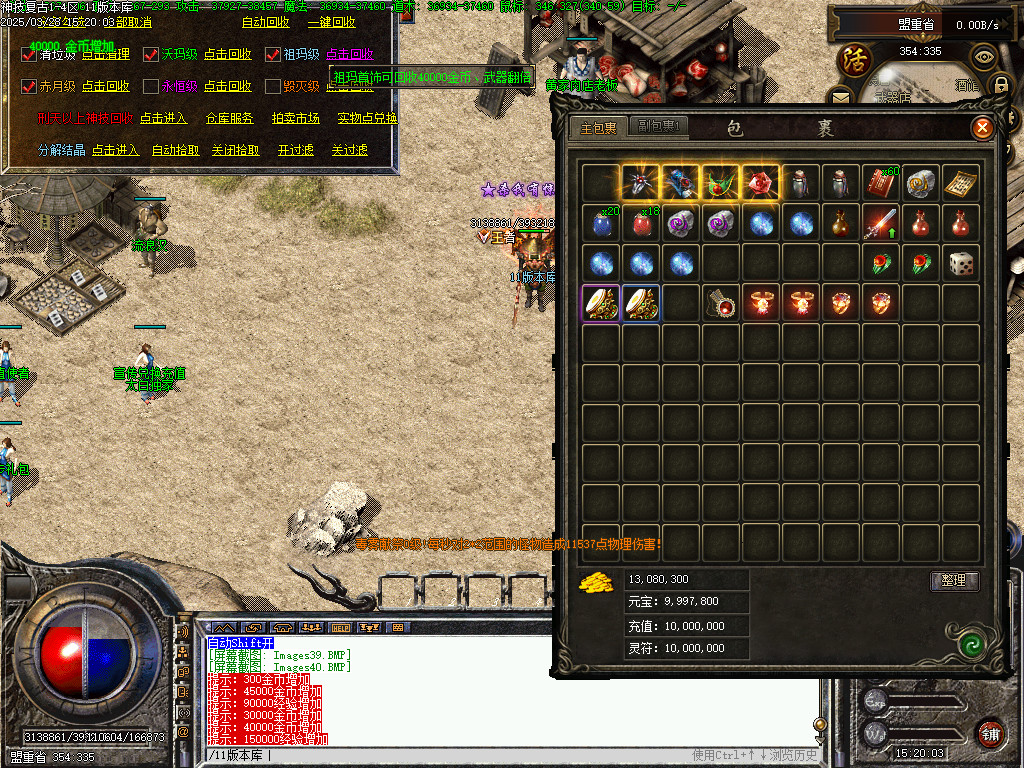
Task: Switch to the 副包裹1 bag tab
Action: coord(658,127)
